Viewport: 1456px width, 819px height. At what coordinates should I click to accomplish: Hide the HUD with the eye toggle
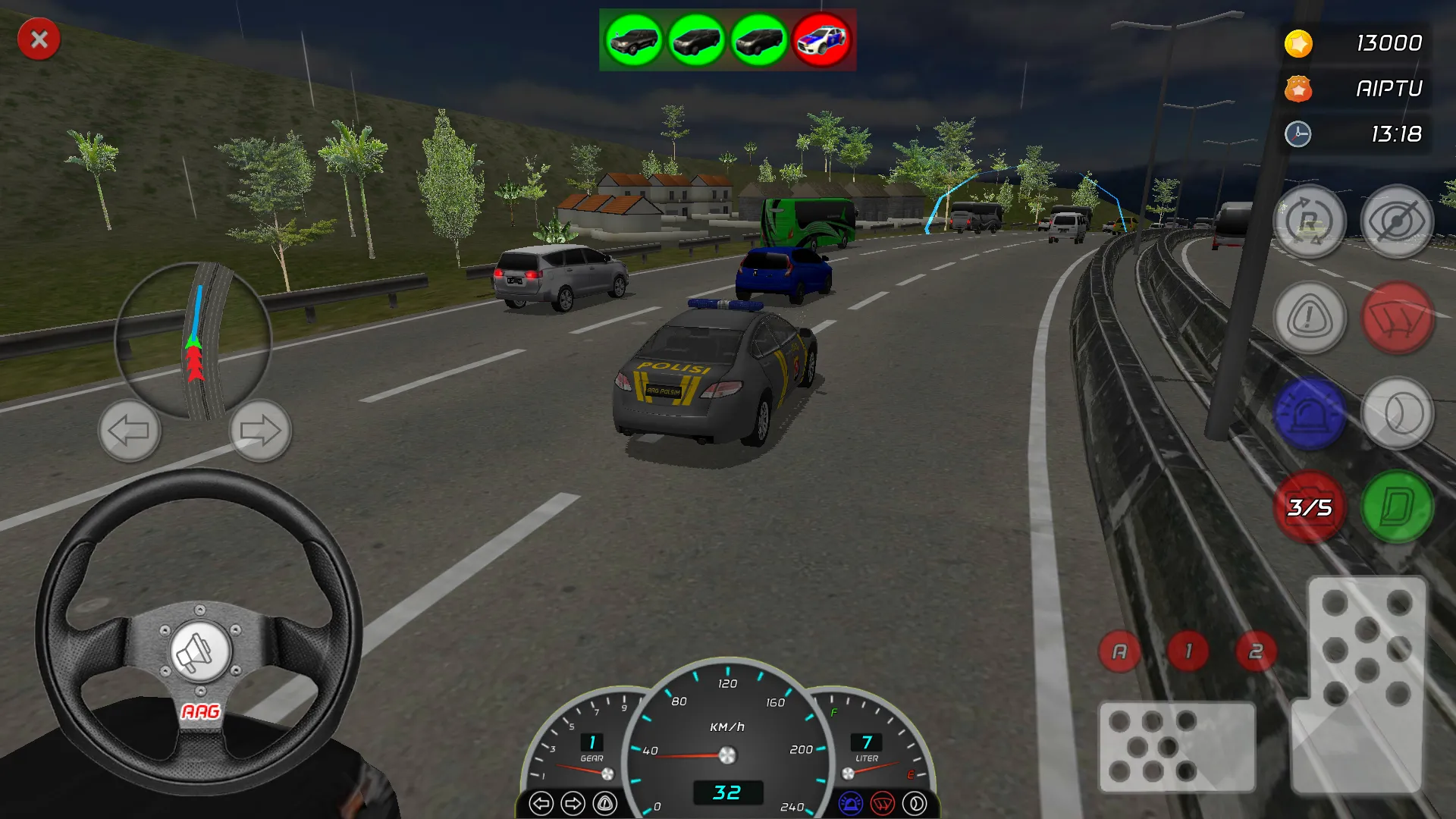1399,221
